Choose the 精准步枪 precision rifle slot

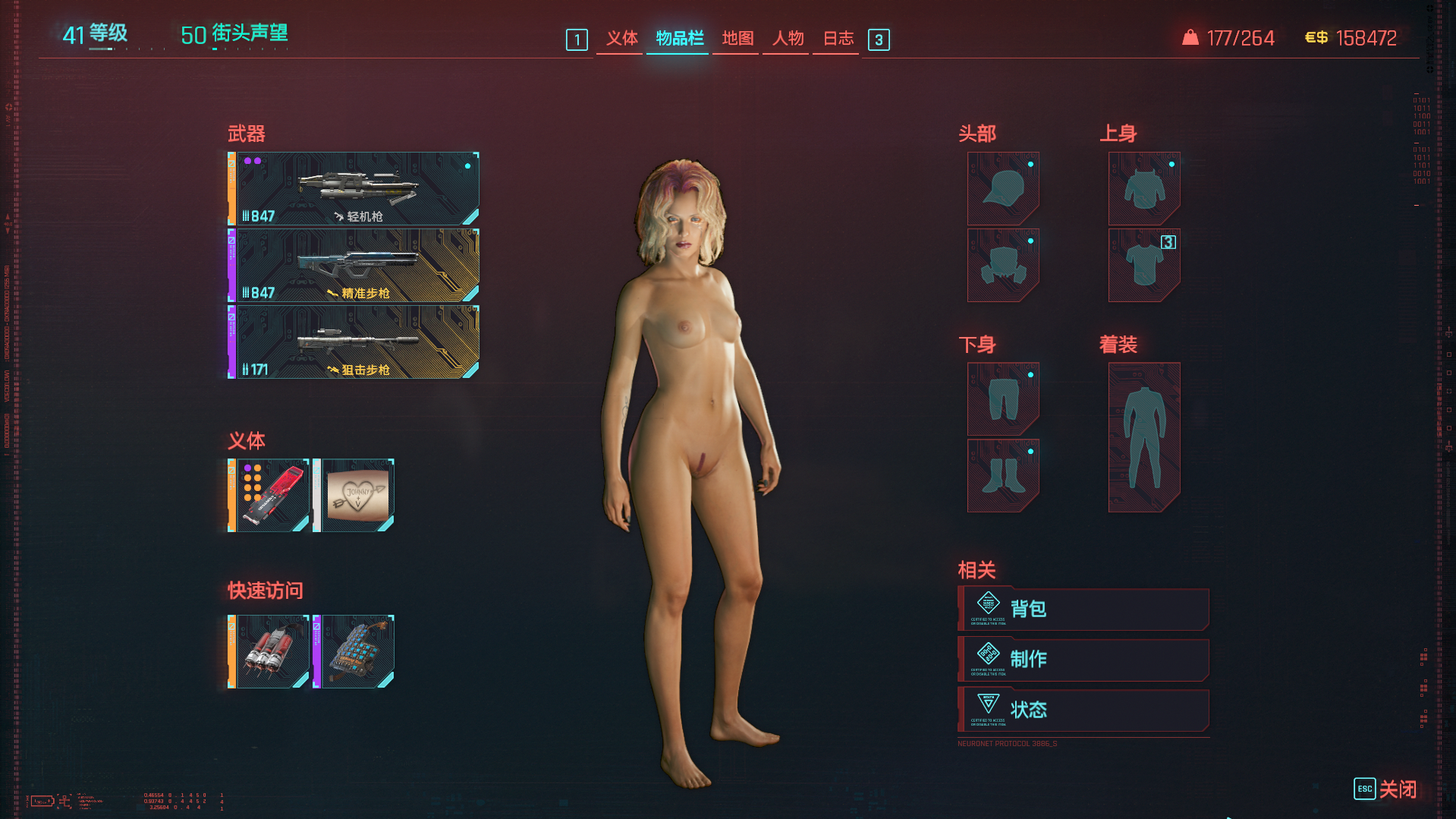[355, 266]
